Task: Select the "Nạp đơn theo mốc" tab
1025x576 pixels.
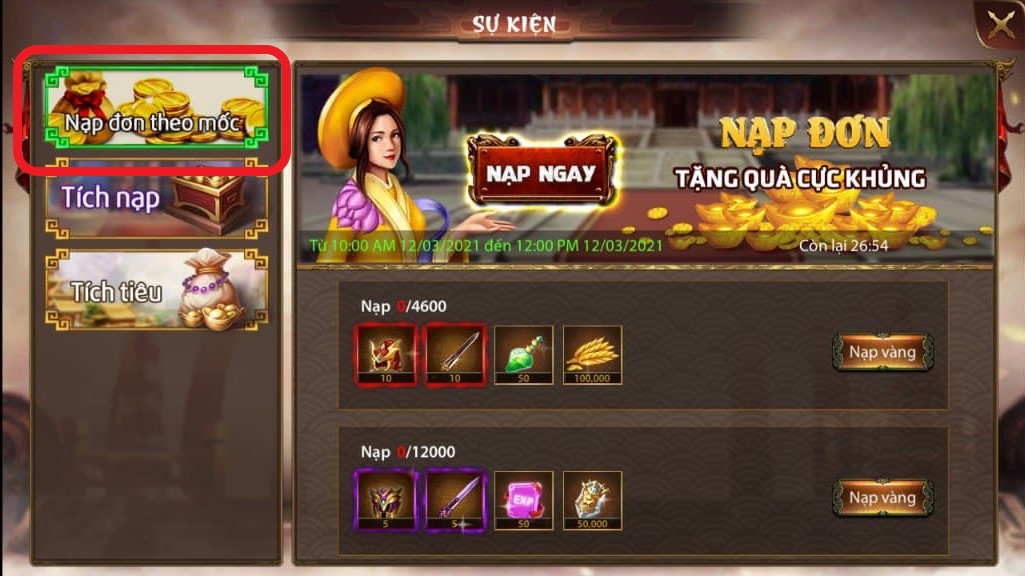Action: click(x=154, y=108)
